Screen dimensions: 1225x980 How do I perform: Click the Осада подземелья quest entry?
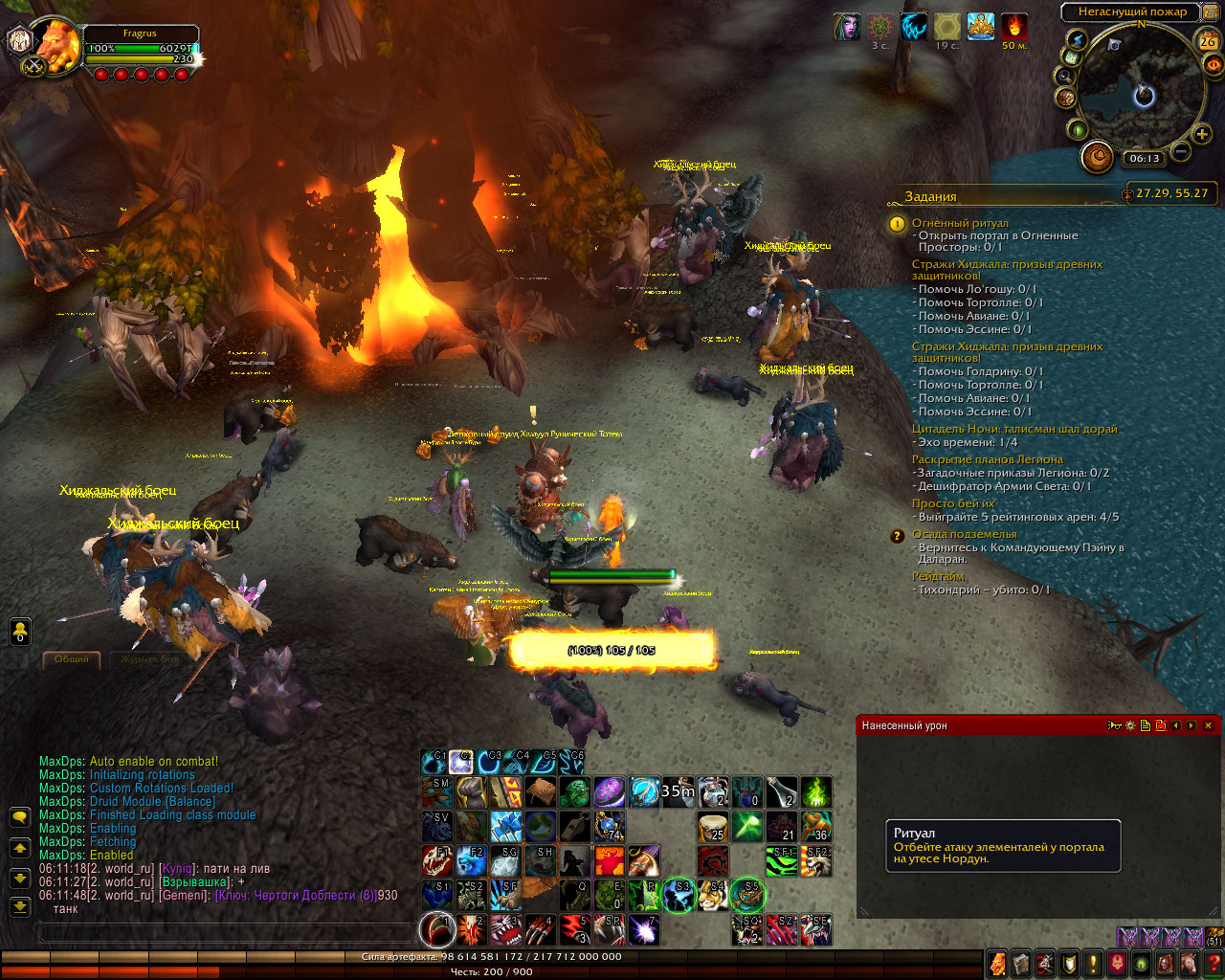tap(964, 534)
